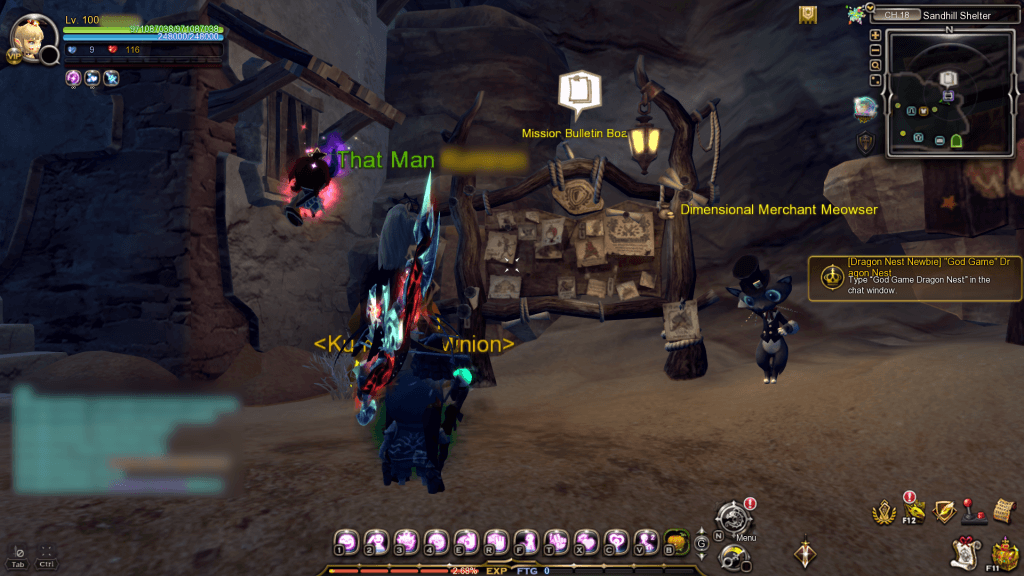Use the heart skill in slot C
Screen dimensions: 1024x576
(x=615, y=540)
